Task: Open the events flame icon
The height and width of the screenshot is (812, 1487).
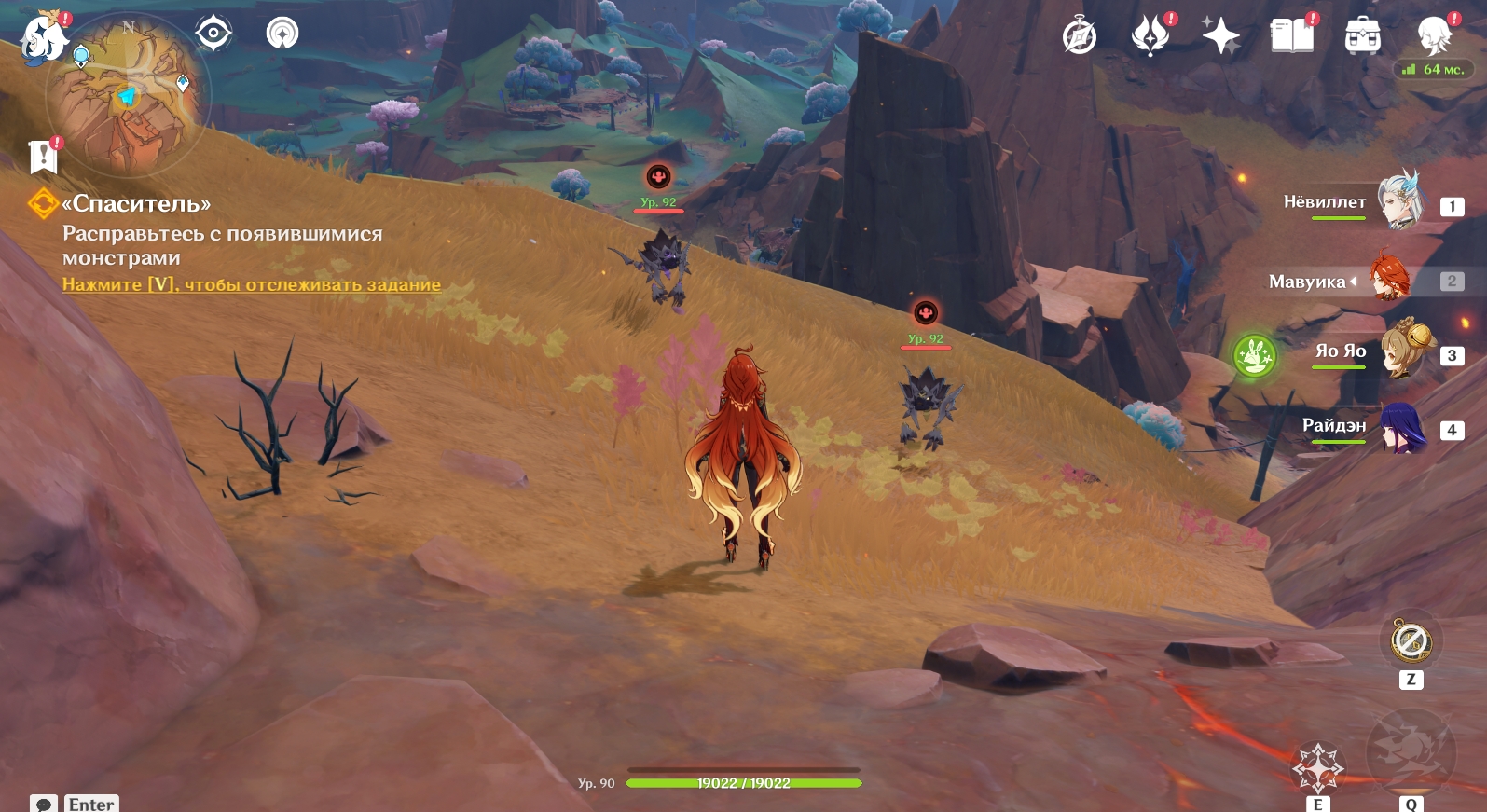Action: point(1150,37)
